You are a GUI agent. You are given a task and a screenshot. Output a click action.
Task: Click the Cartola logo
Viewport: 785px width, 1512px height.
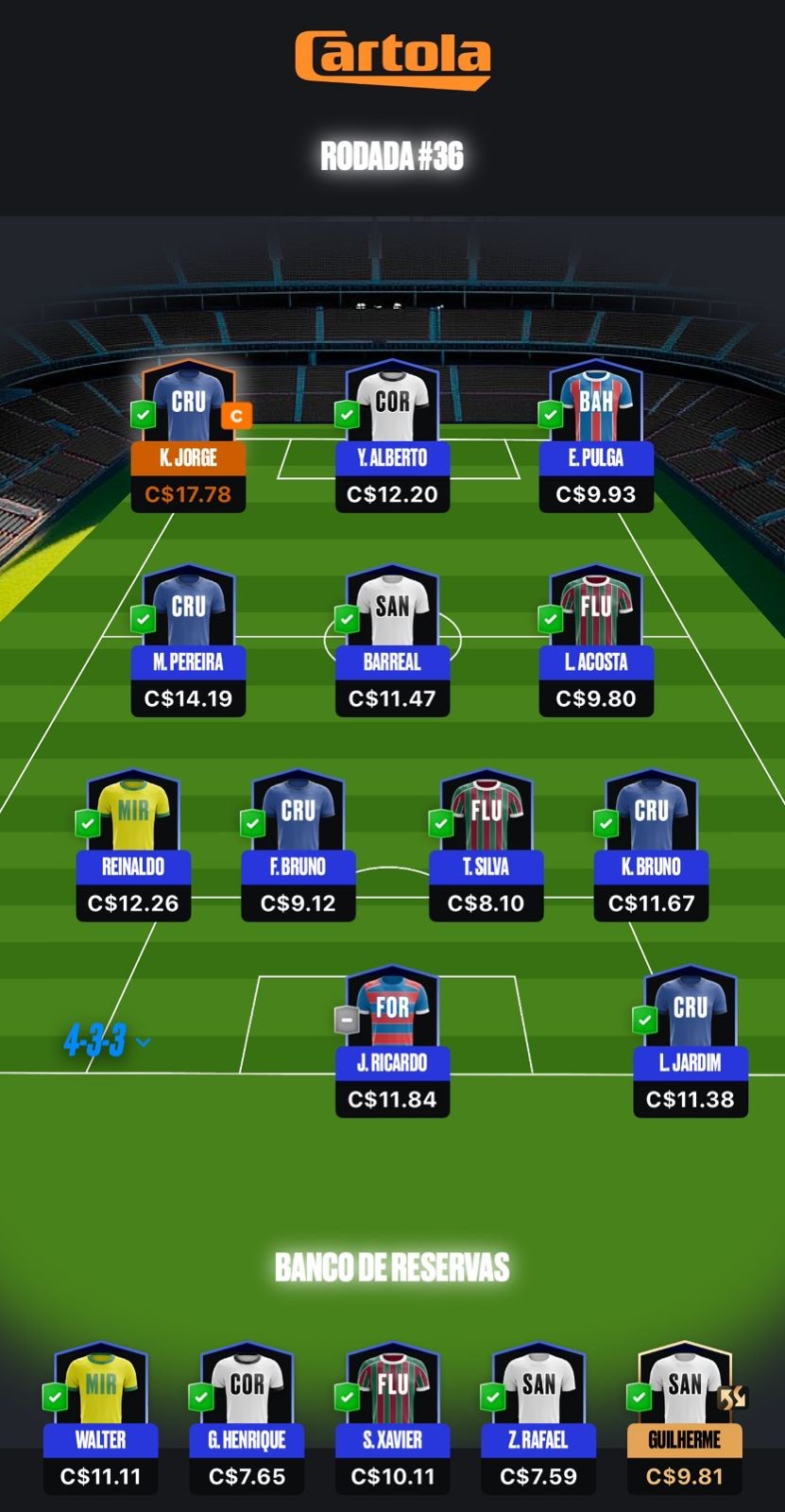(x=392, y=59)
